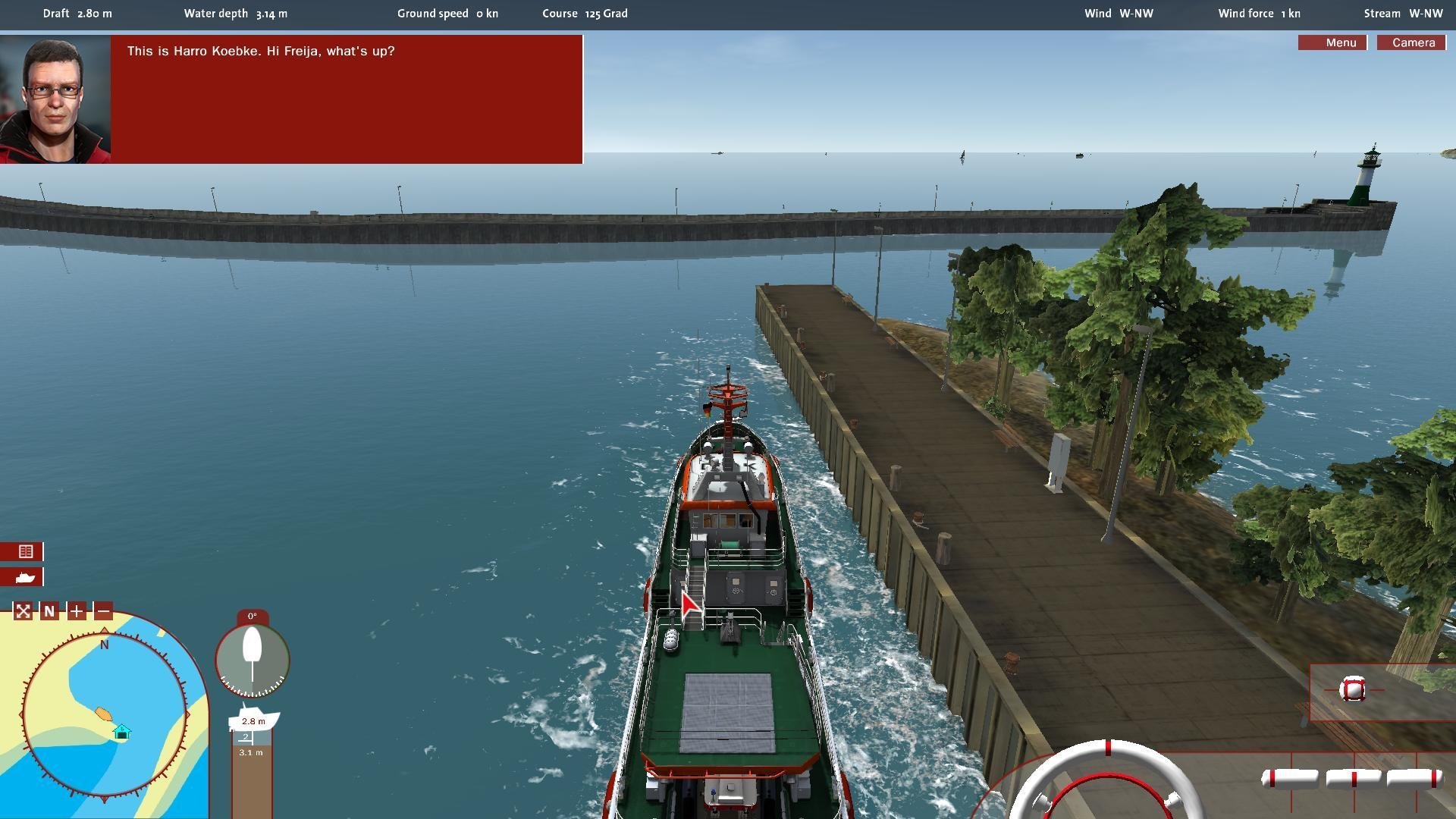Click the Harro Koebke portrait
This screenshot has height=819, width=1456.
(x=55, y=99)
